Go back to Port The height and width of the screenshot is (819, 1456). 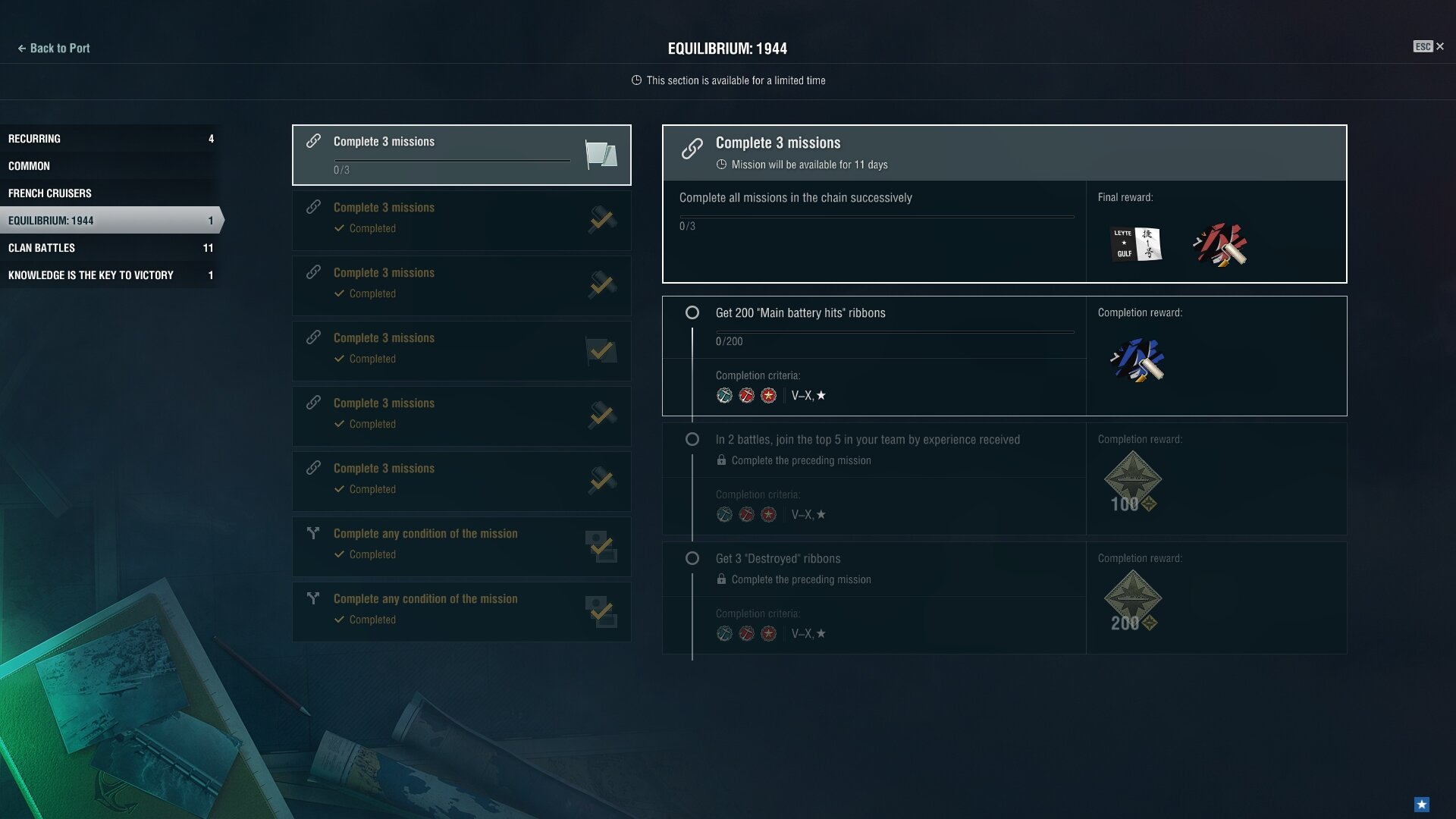[x=53, y=49]
